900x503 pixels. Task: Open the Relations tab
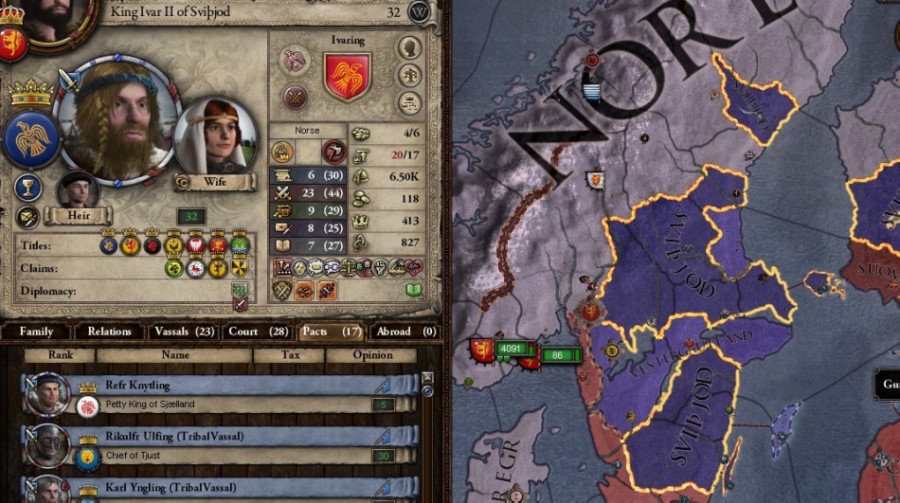pos(108,331)
